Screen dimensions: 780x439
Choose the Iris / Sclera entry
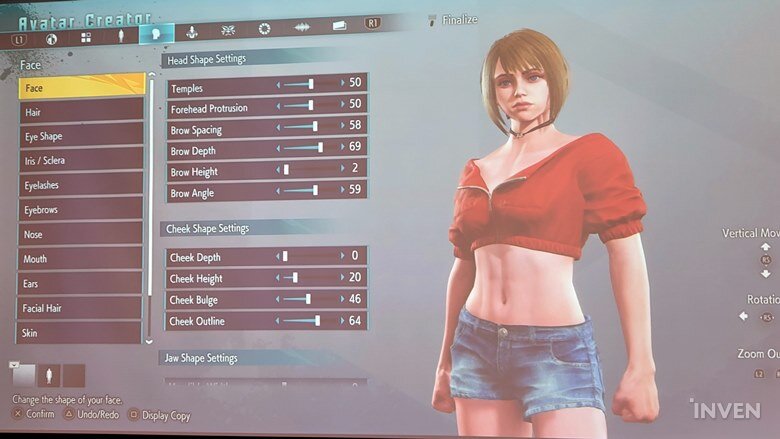(x=80, y=160)
